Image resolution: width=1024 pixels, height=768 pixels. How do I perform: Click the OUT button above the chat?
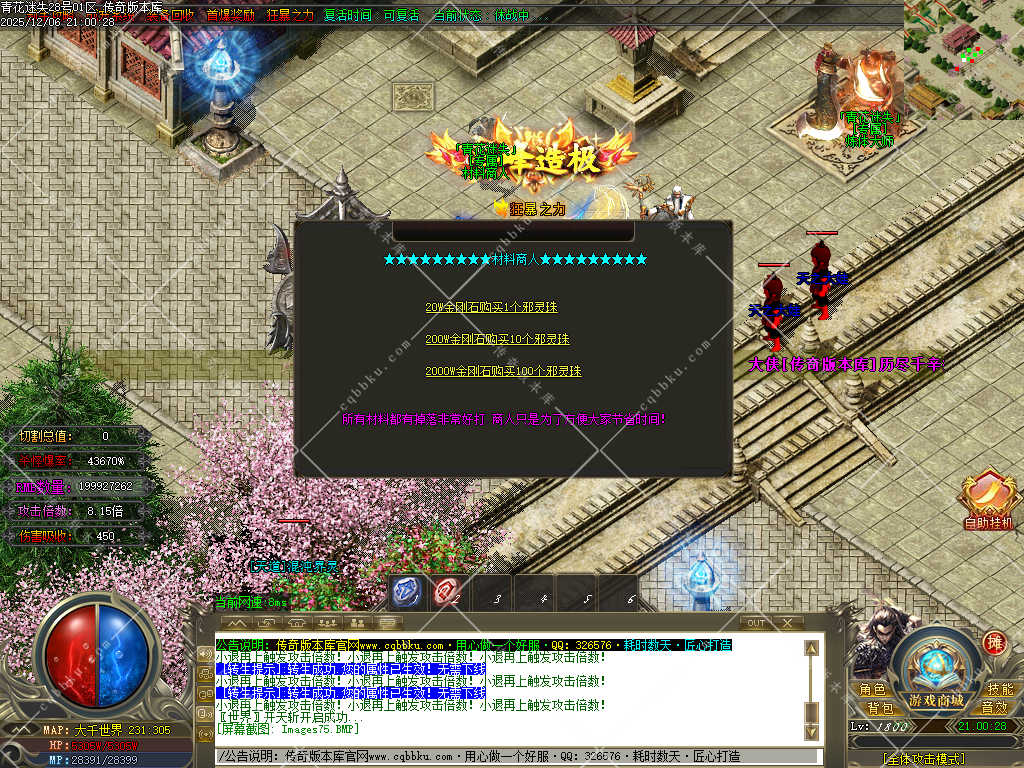tap(758, 623)
